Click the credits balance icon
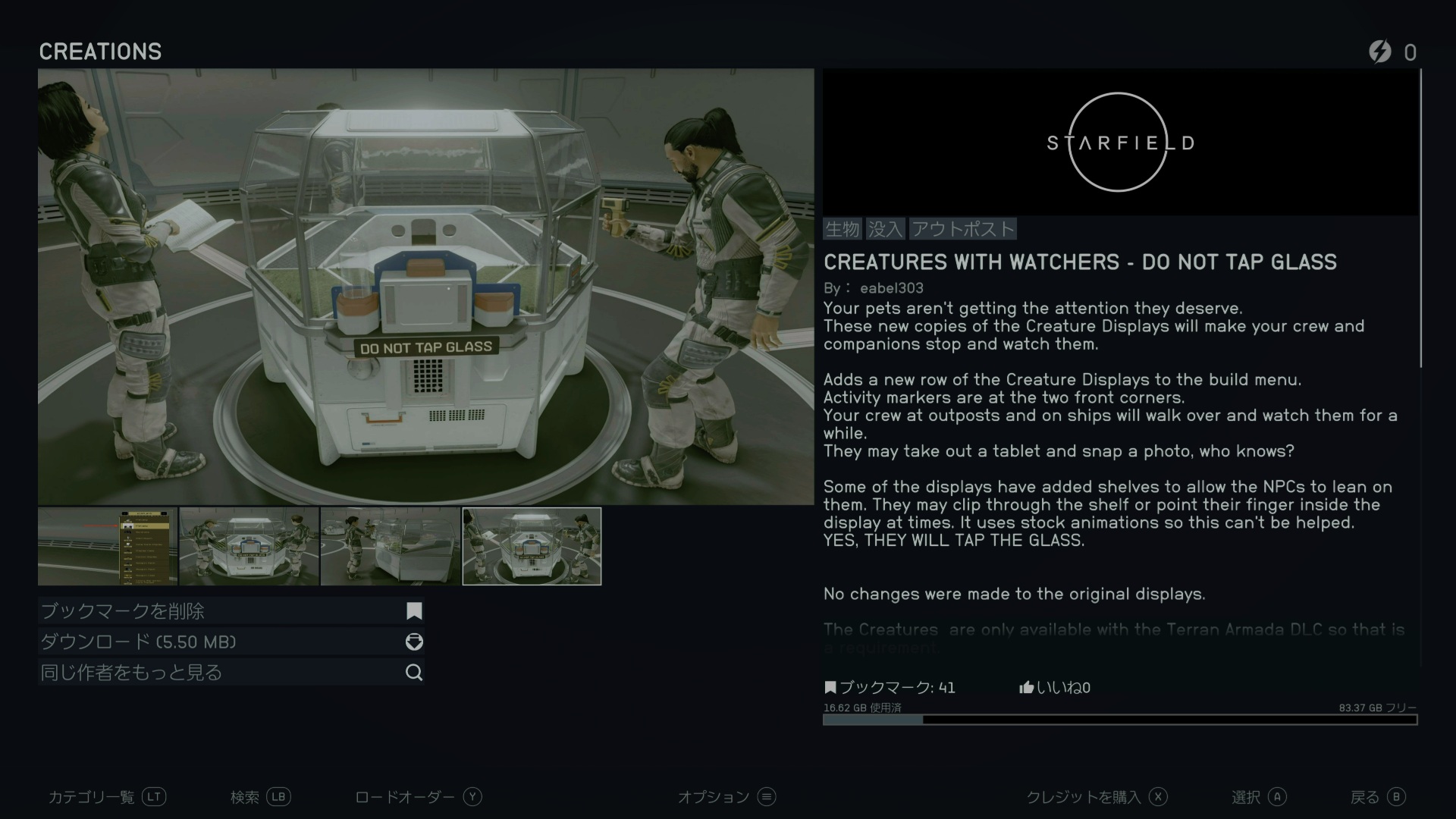The image size is (1456, 819). click(x=1380, y=52)
